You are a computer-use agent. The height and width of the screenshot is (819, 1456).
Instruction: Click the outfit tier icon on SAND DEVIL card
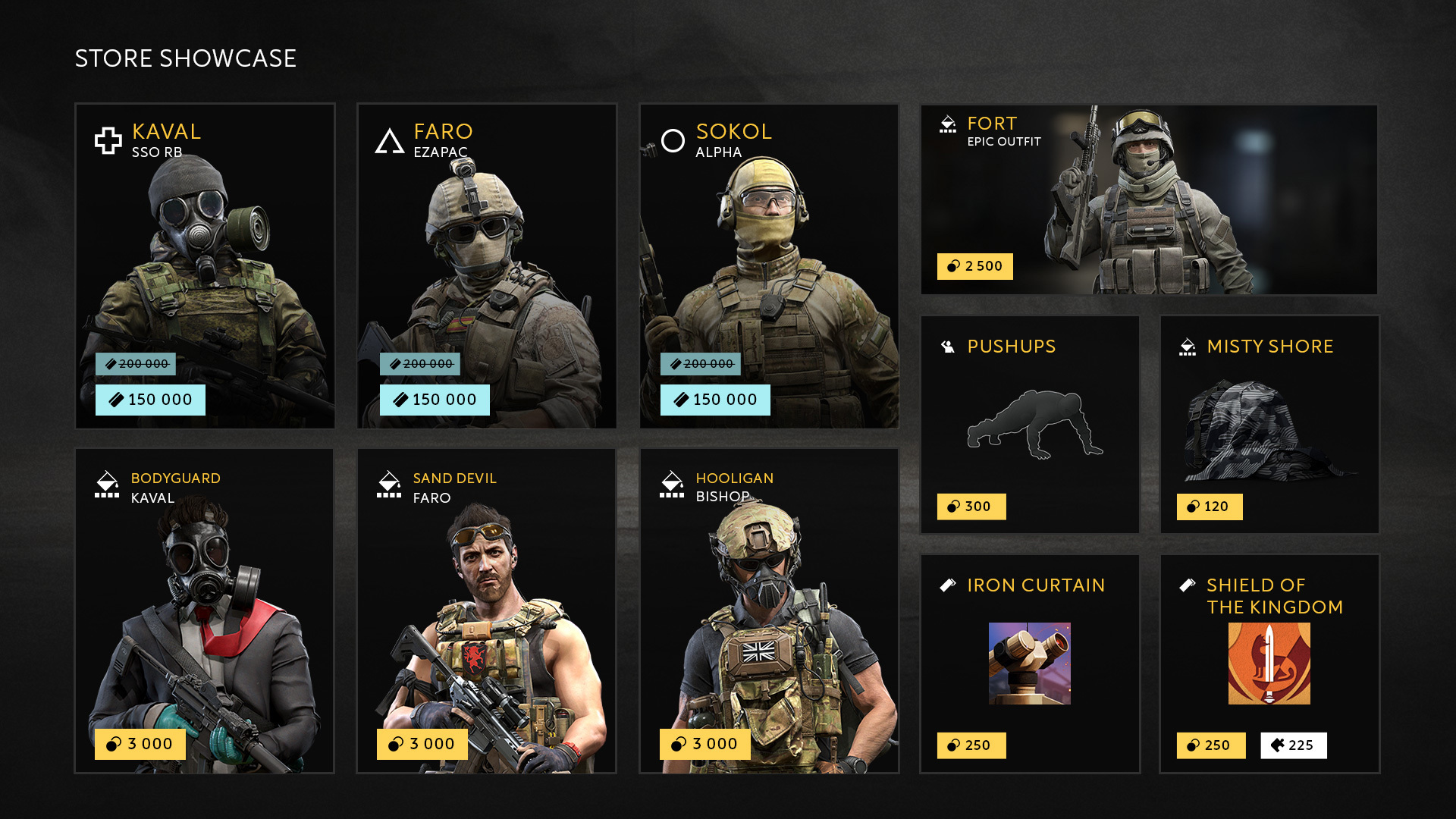pyautogui.click(x=388, y=483)
